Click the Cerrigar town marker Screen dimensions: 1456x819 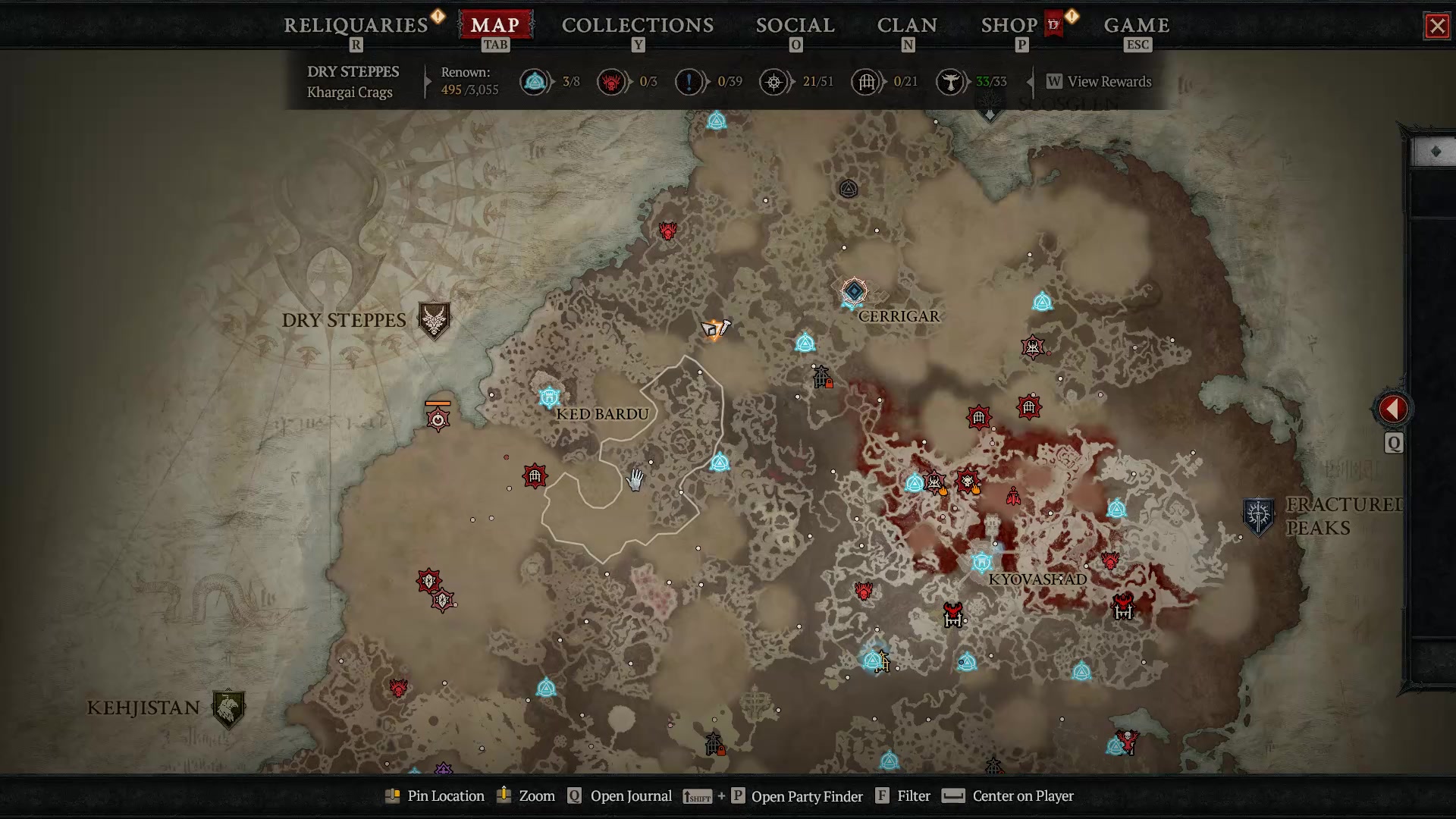coord(854,291)
